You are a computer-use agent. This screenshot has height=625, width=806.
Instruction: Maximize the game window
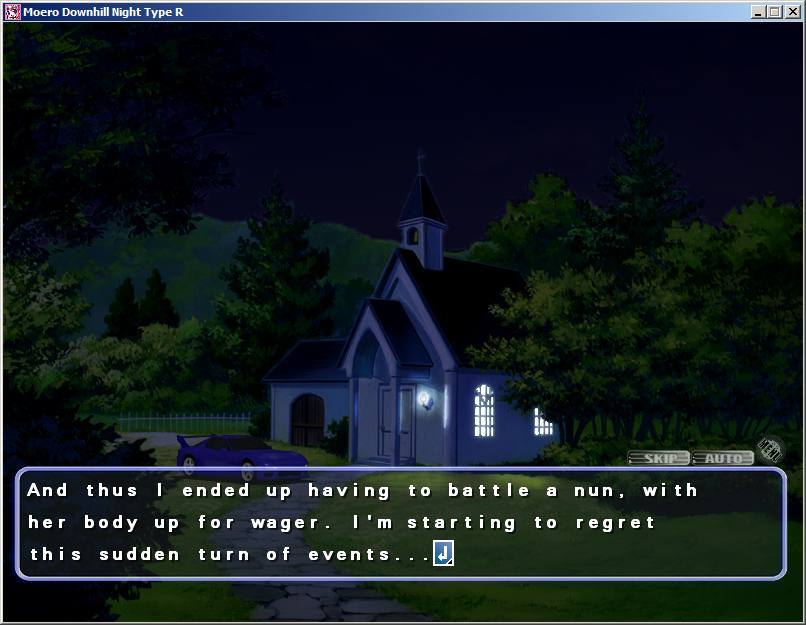tap(776, 12)
